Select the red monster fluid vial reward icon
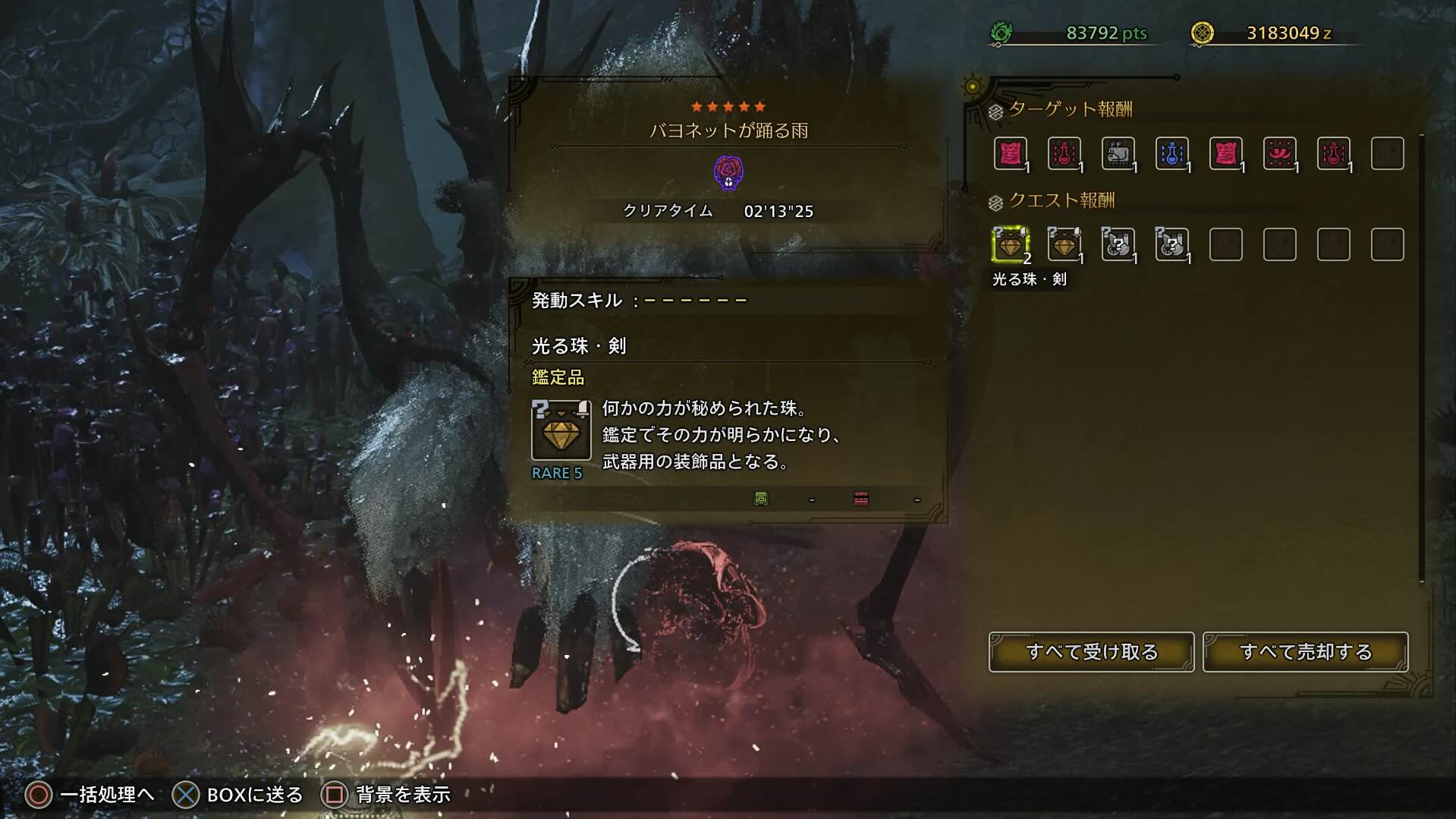Viewport: 1456px width, 819px height. [1065, 153]
